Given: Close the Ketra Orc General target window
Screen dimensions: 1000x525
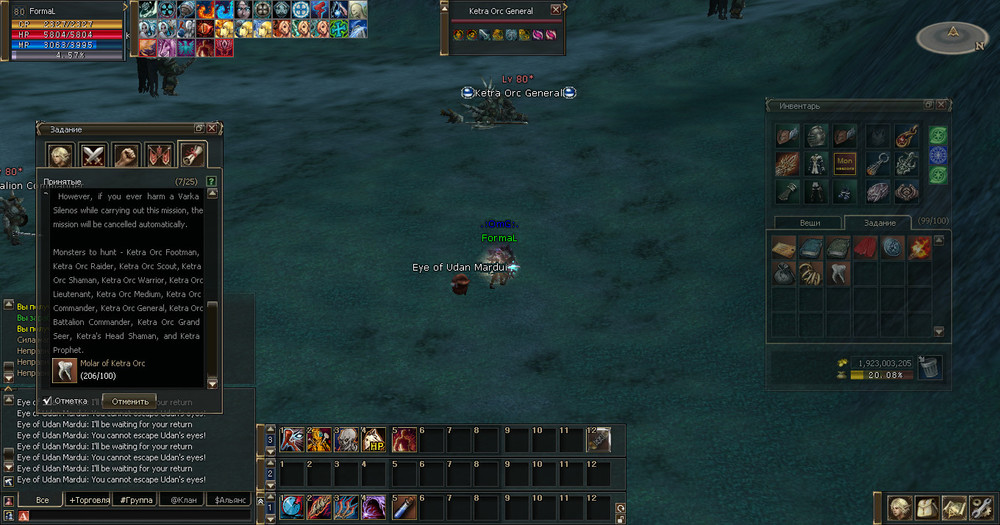Looking at the screenshot, I should point(556,10).
